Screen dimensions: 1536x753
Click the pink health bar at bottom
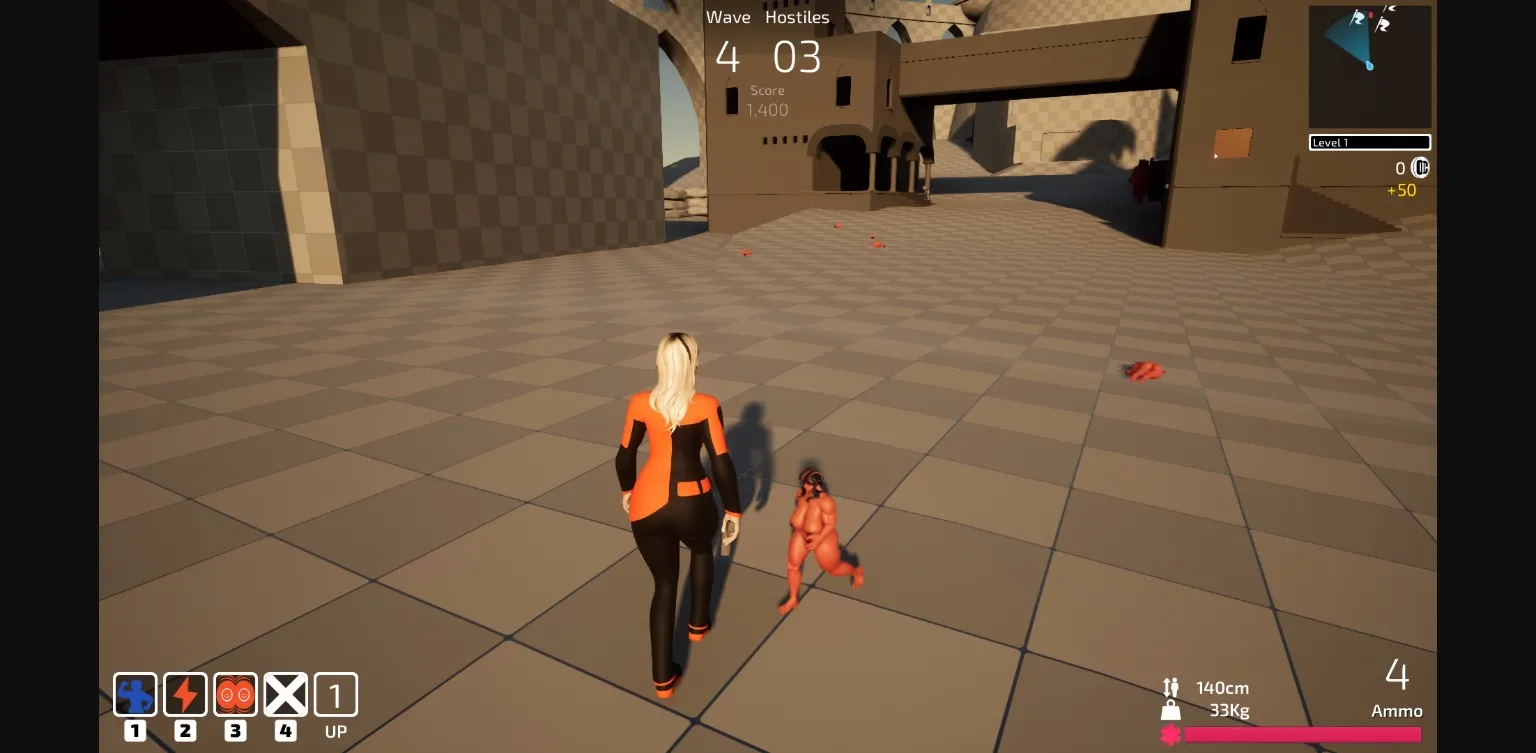coord(1300,733)
